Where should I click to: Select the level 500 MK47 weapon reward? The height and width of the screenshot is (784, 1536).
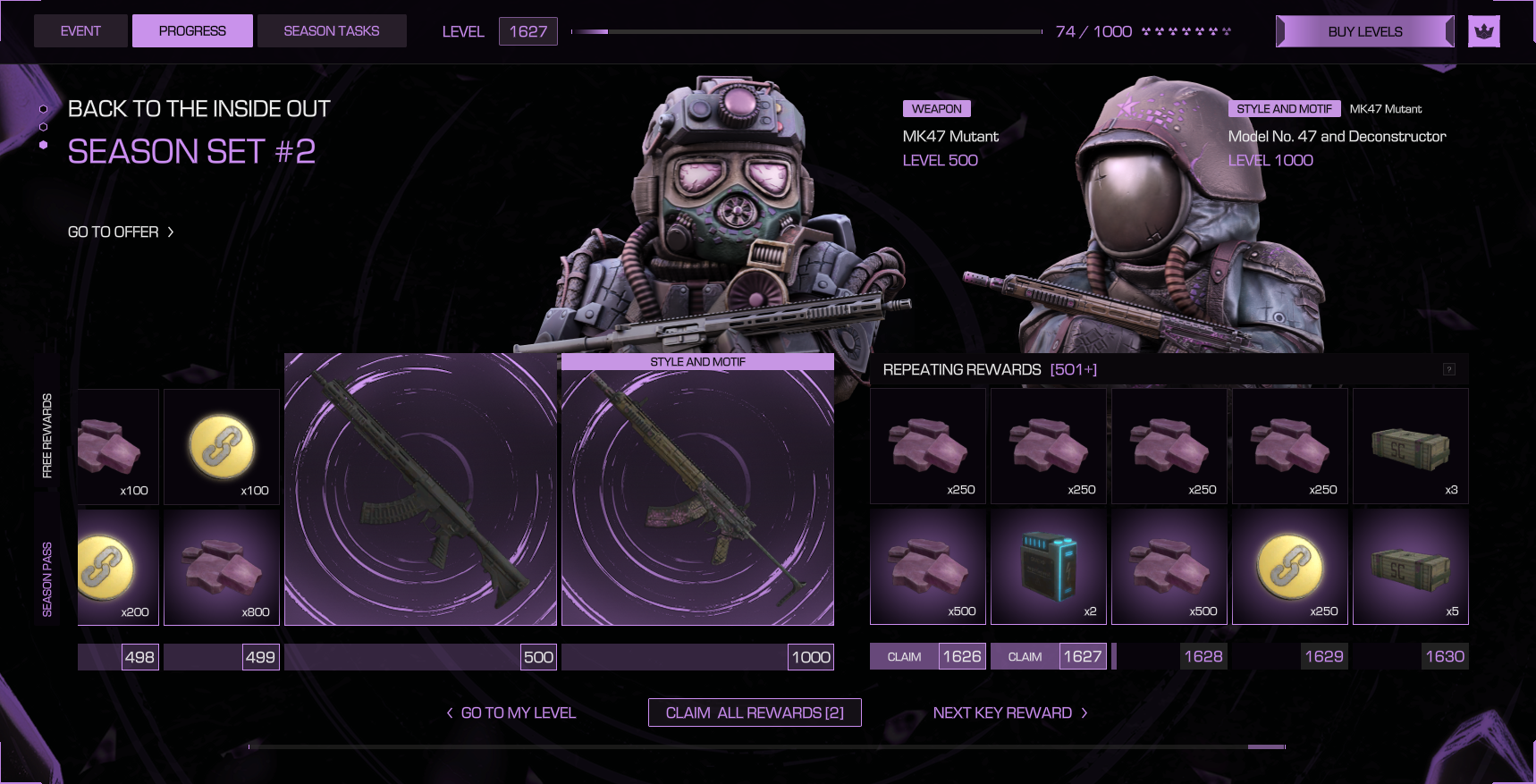[x=420, y=489]
